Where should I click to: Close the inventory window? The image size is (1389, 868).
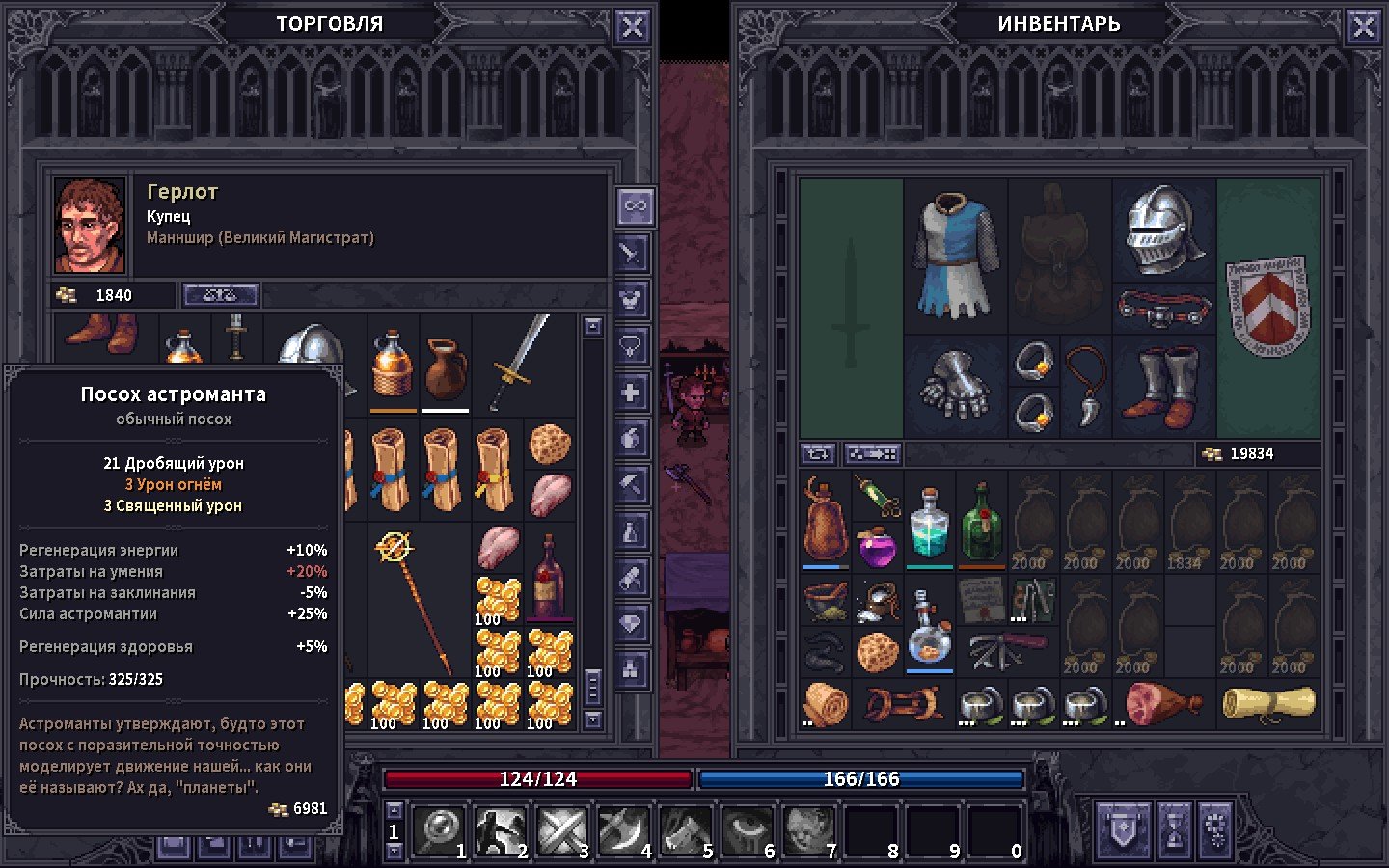point(1363,27)
